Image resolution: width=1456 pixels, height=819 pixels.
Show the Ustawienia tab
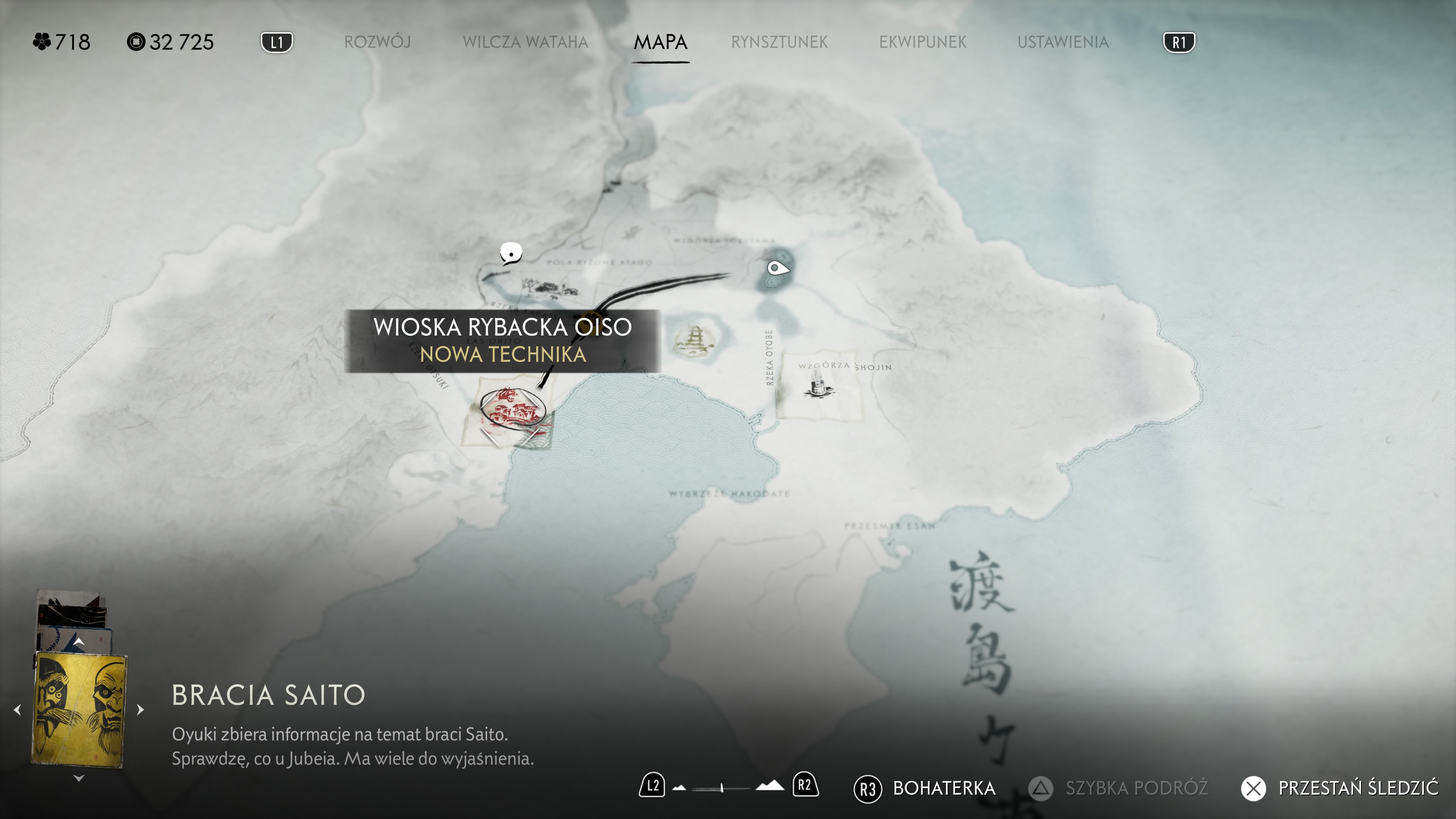click(1062, 42)
